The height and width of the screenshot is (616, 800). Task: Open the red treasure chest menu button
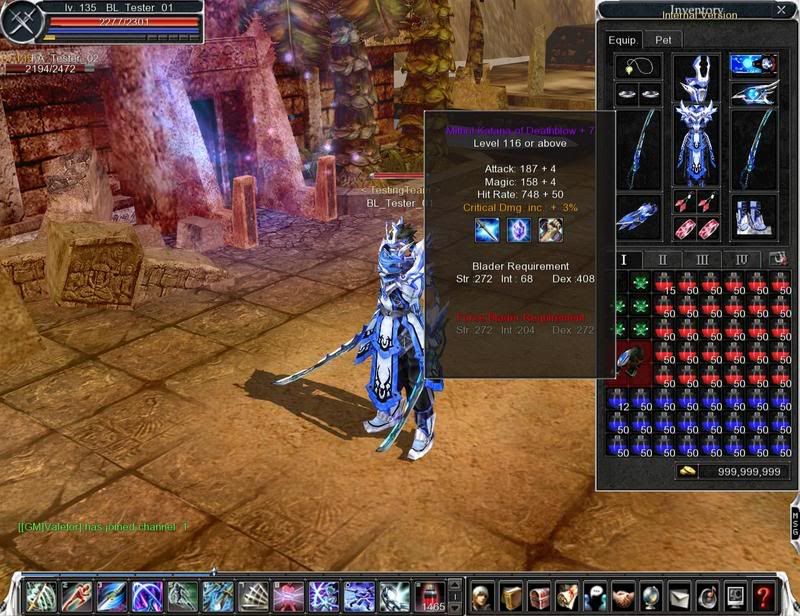tap(539, 595)
